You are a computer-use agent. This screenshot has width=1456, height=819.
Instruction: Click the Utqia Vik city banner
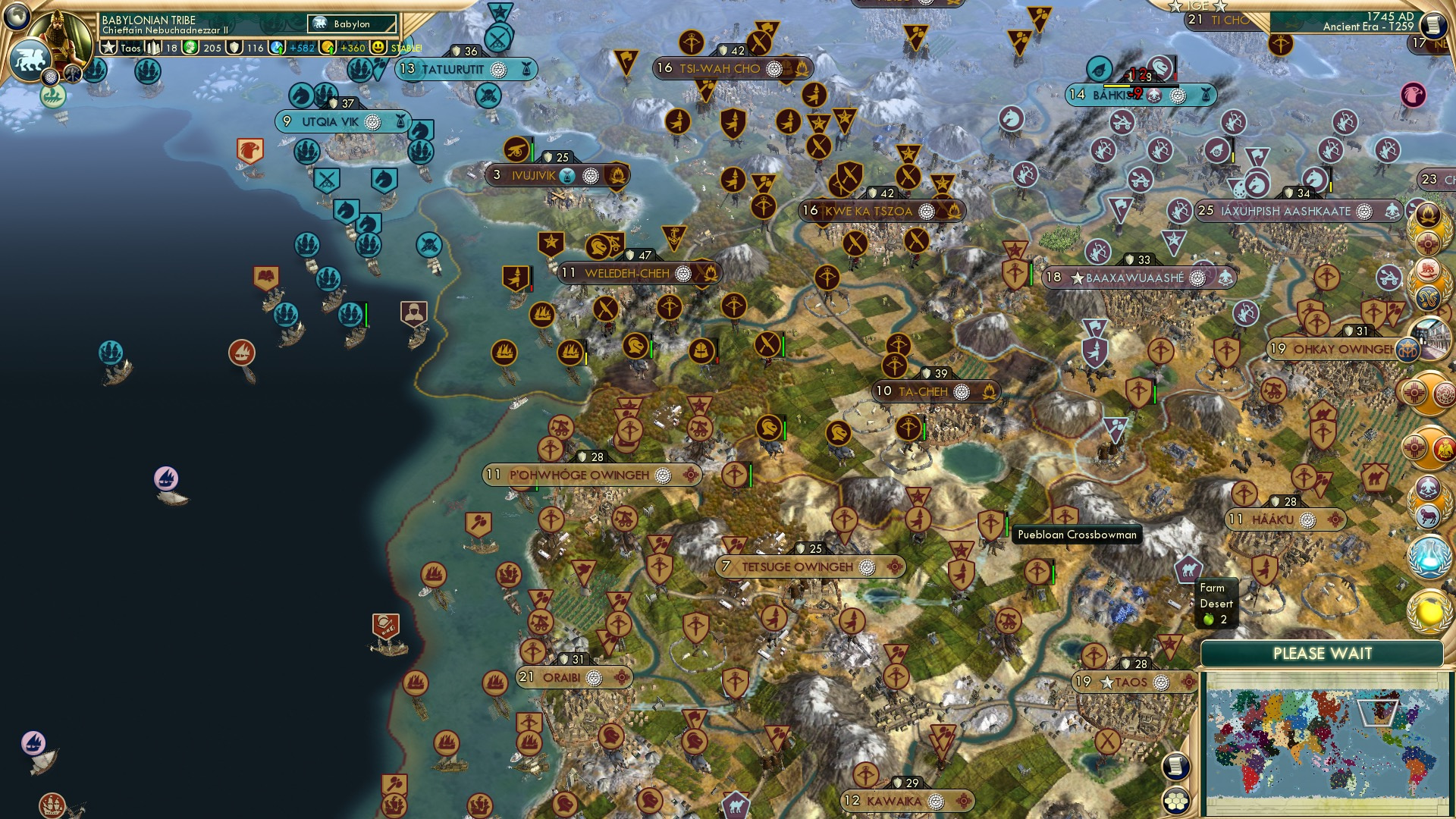coord(331,121)
